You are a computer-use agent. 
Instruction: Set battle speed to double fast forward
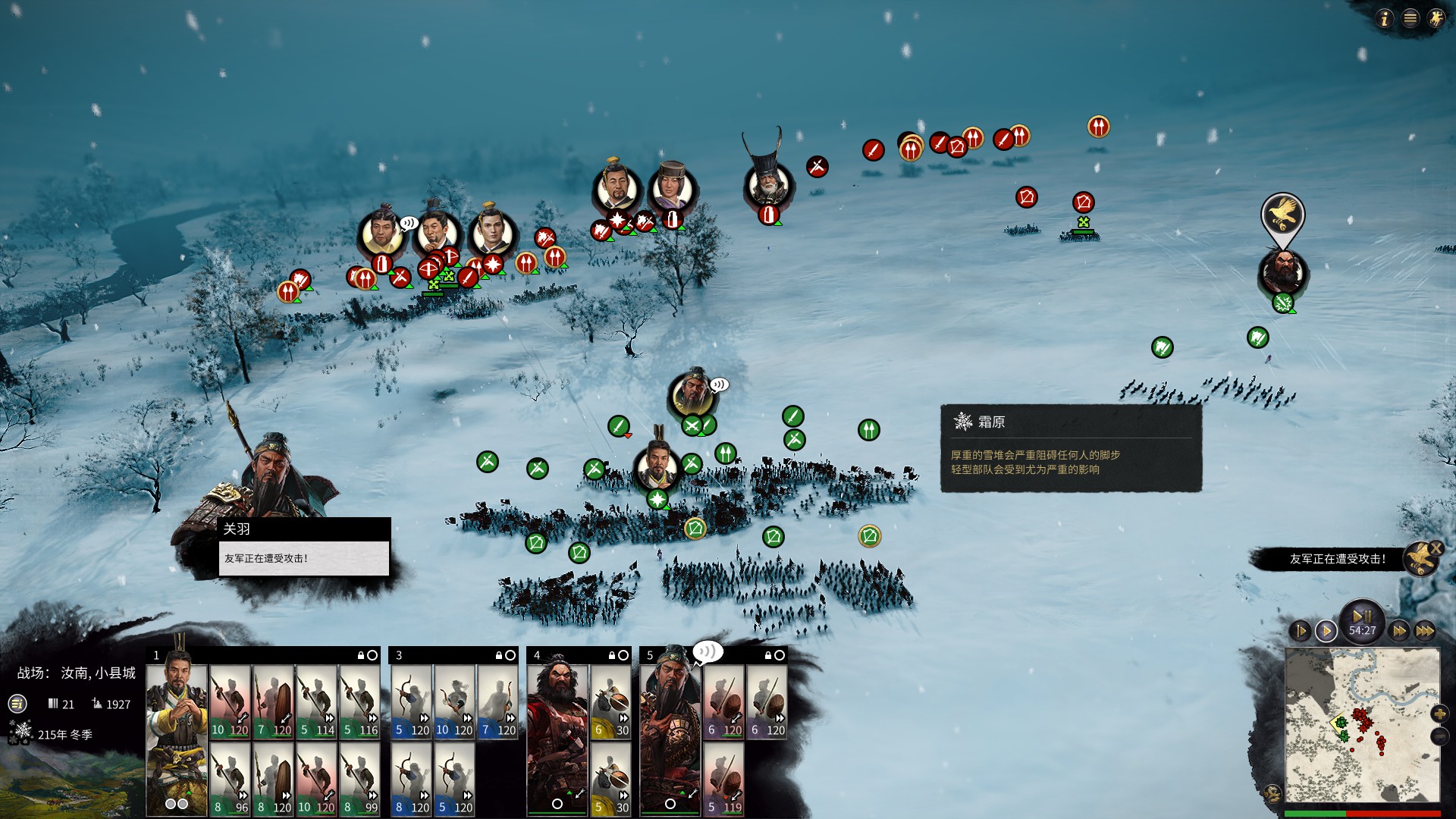point(1399,631)
